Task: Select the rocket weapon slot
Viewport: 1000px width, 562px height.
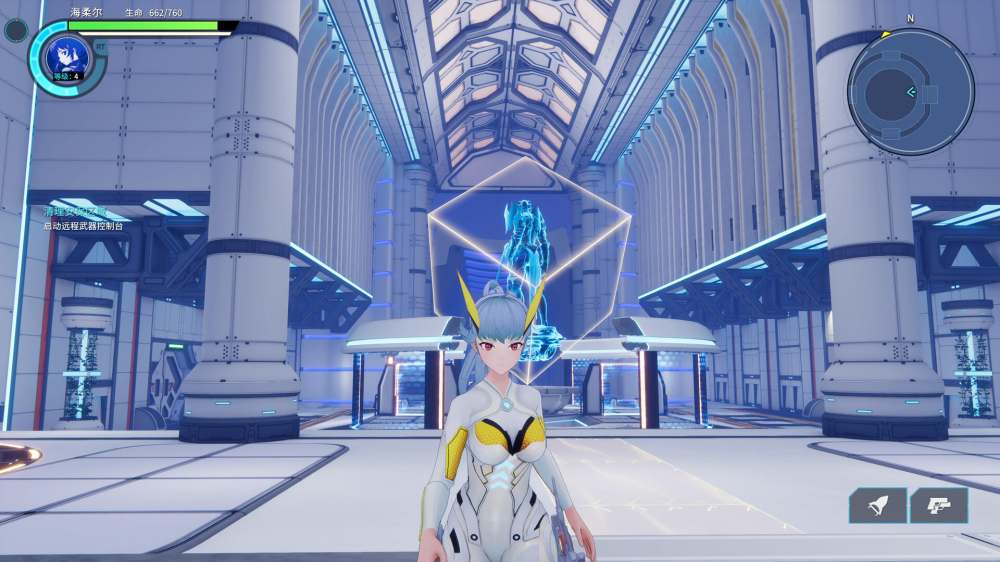Action: (x=877, y=506)
